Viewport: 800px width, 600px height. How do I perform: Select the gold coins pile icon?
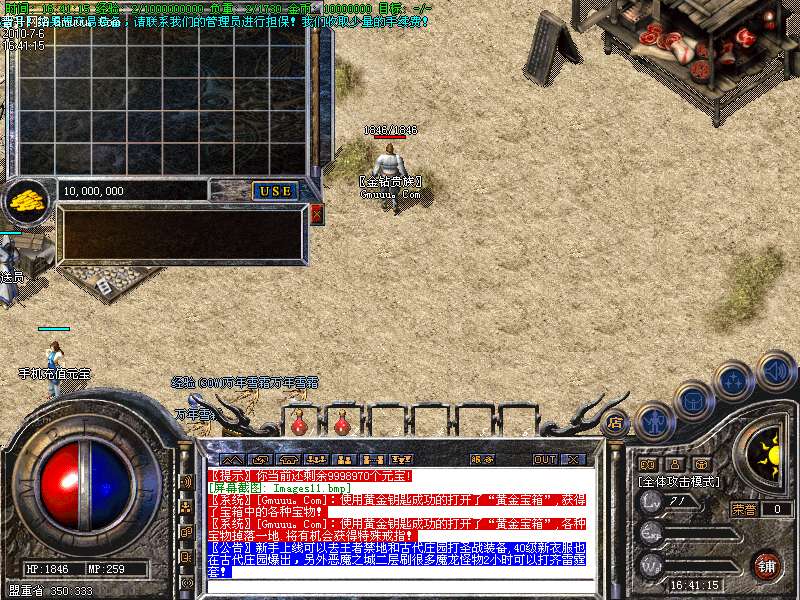pos(27,203)
